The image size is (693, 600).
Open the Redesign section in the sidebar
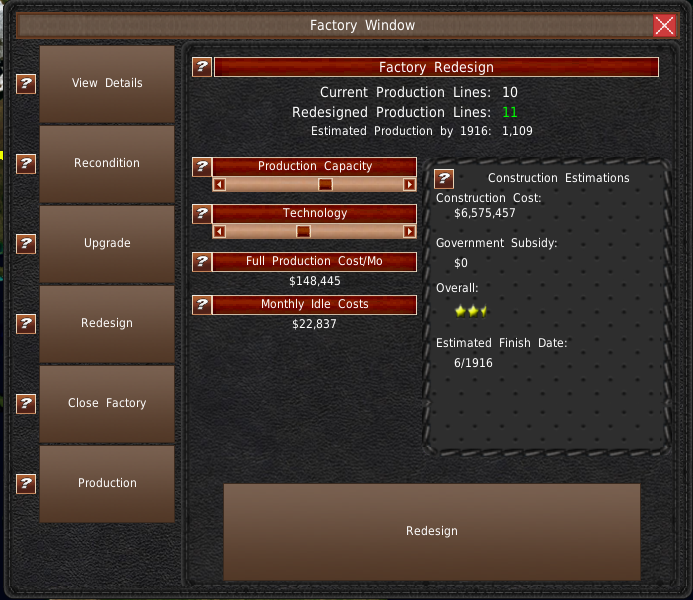(107, 324)
